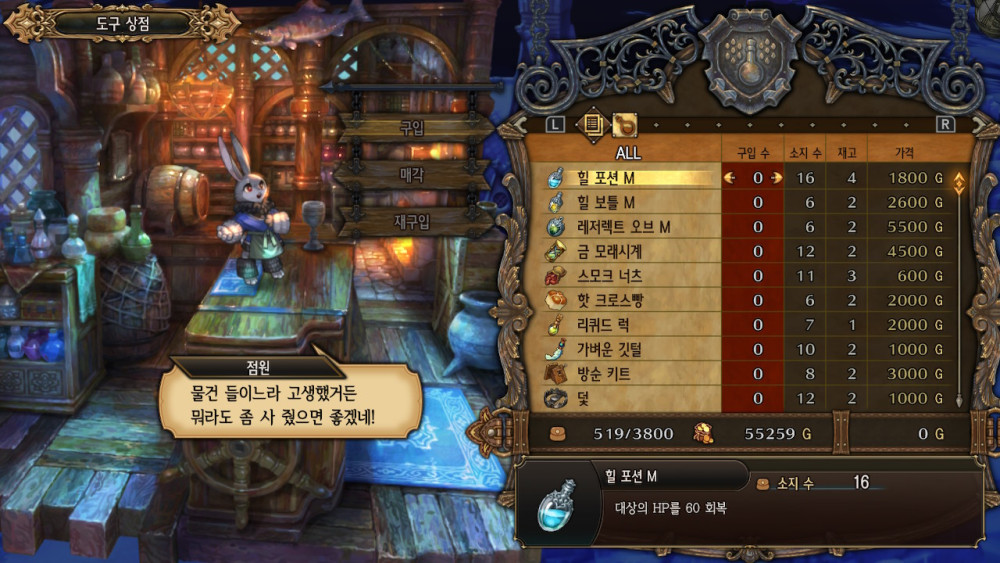Image resolution: width=1000 pixels, height=563 pixels.
Task: Switch to the ALL items list tab
Action: pos(592,124)
